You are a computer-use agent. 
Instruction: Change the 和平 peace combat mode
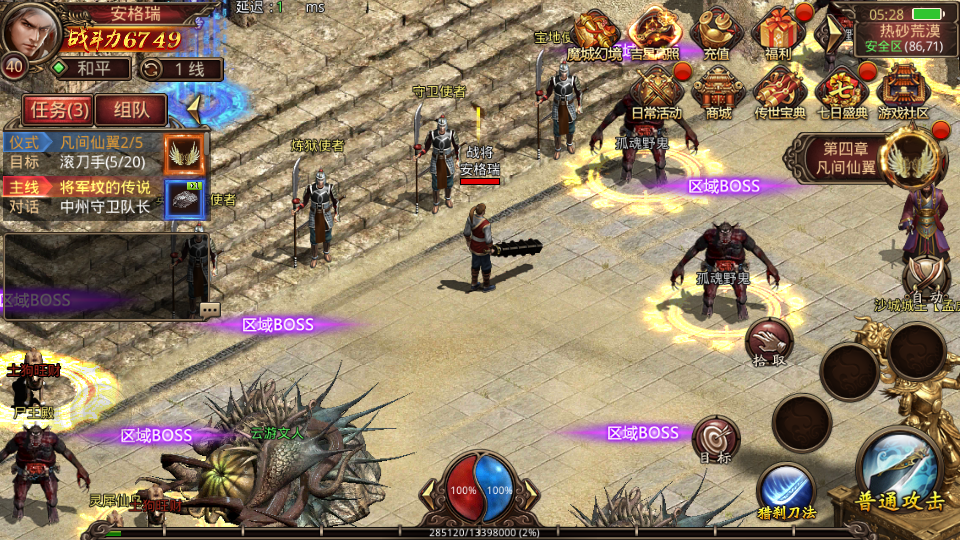[90, 69]
